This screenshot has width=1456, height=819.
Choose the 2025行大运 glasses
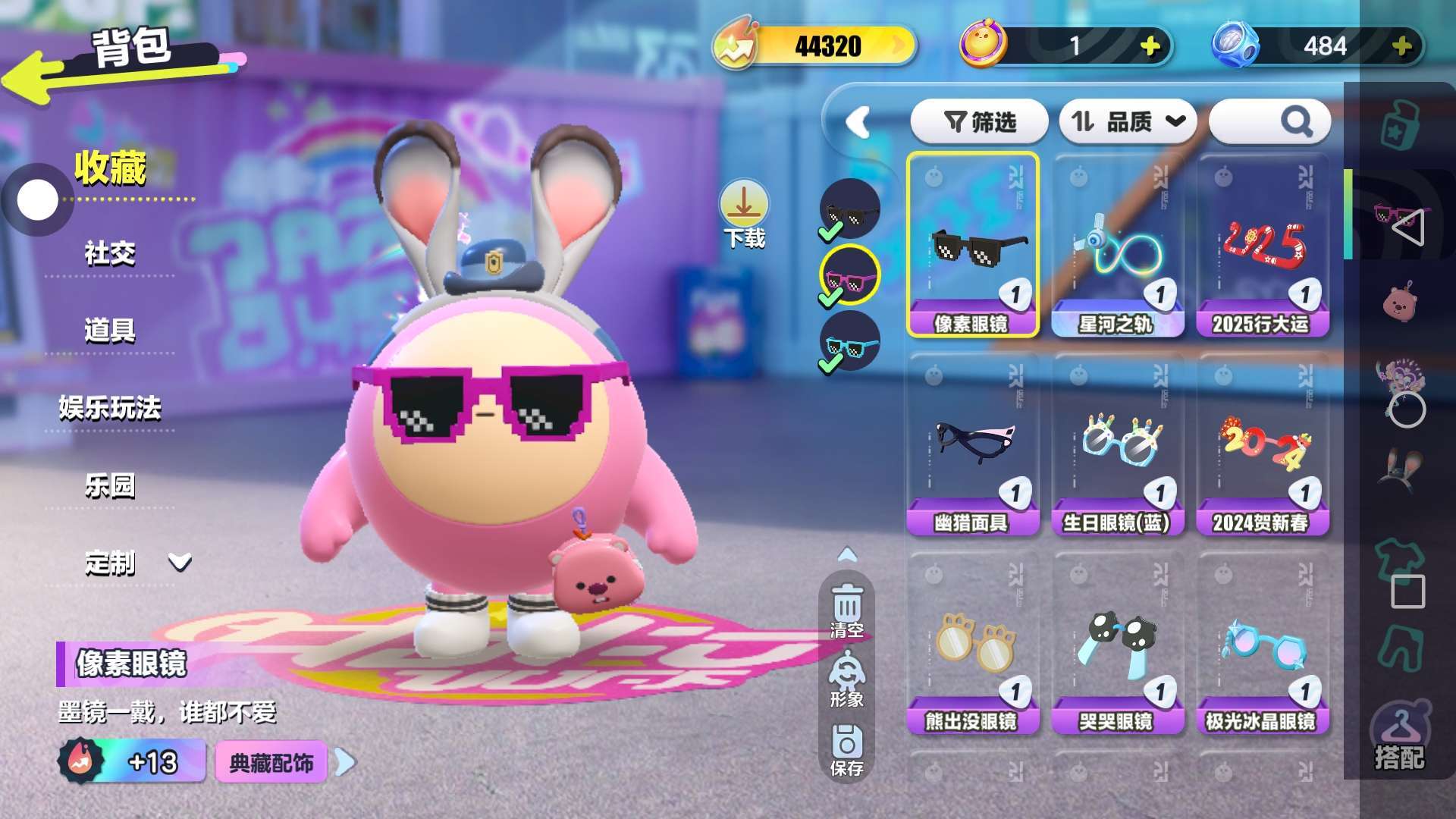tap(1262, 246)
